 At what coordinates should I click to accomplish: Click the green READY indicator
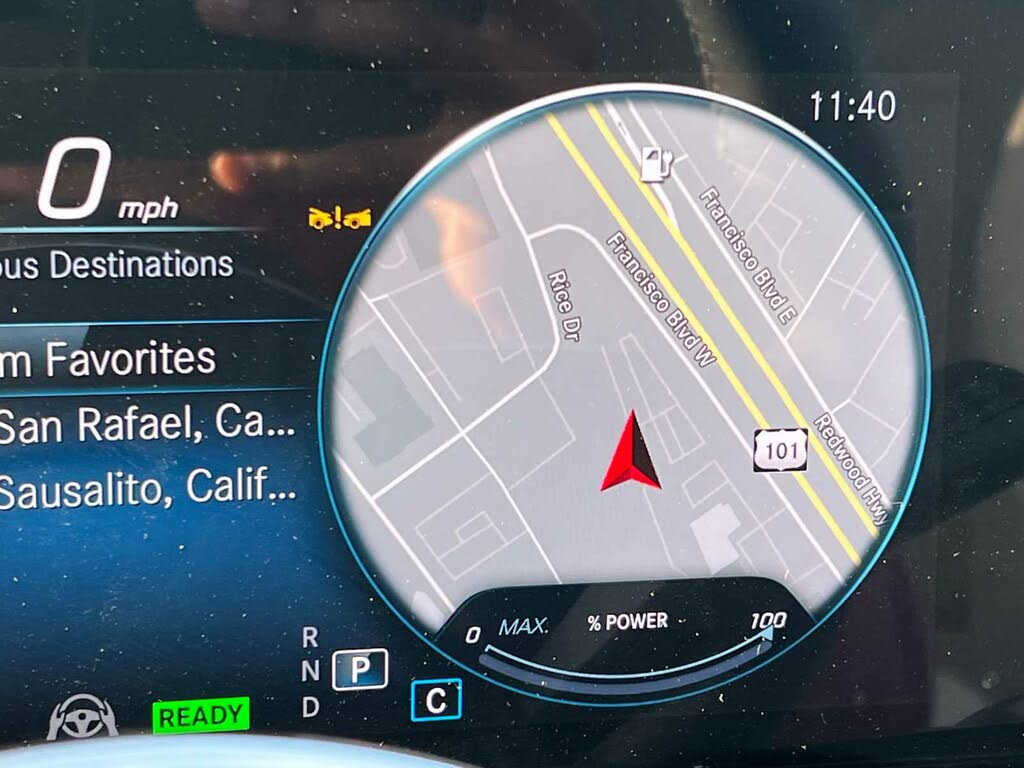point(201,716)
